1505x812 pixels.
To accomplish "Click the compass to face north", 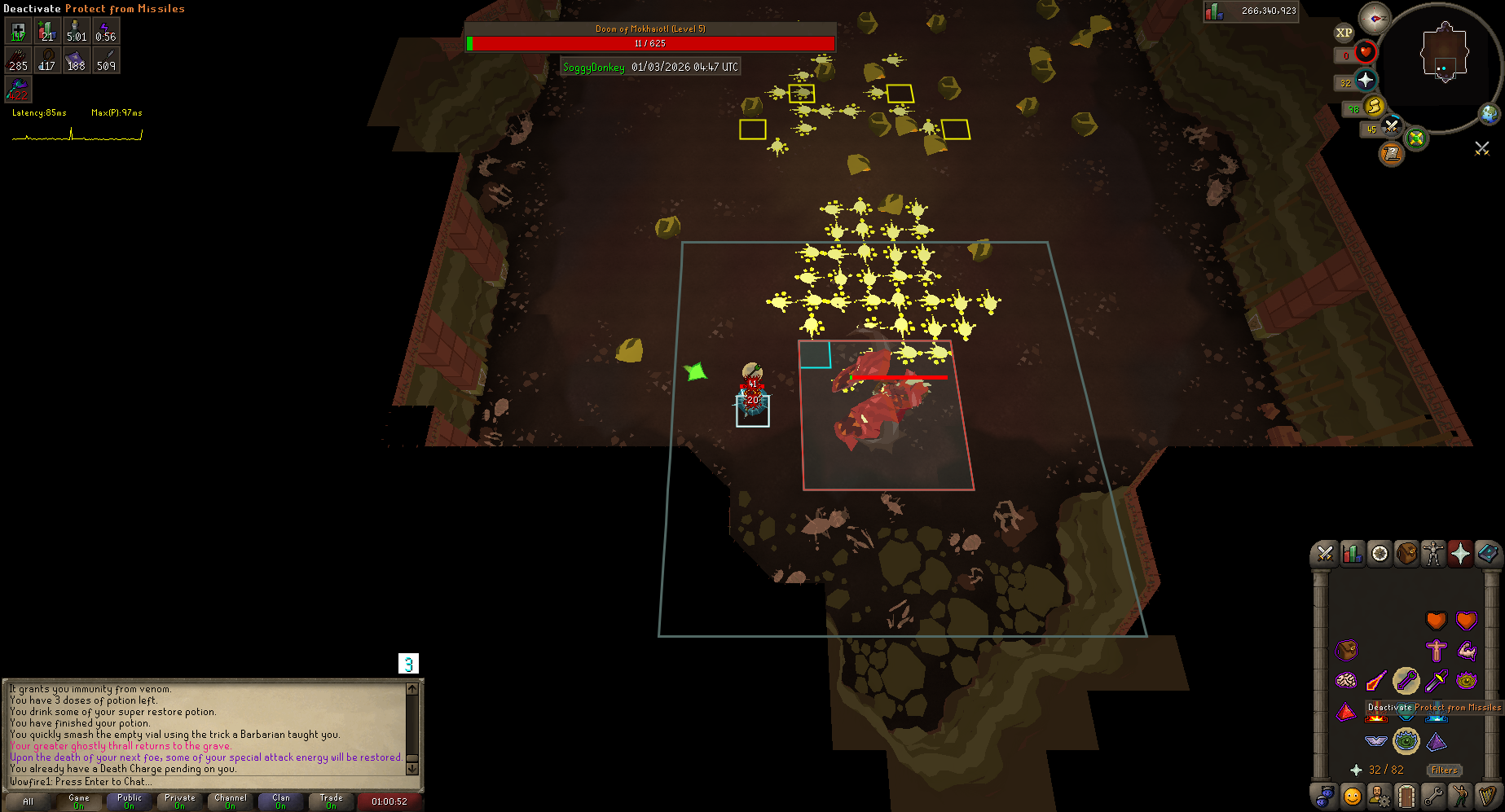I will point(1375,18).
